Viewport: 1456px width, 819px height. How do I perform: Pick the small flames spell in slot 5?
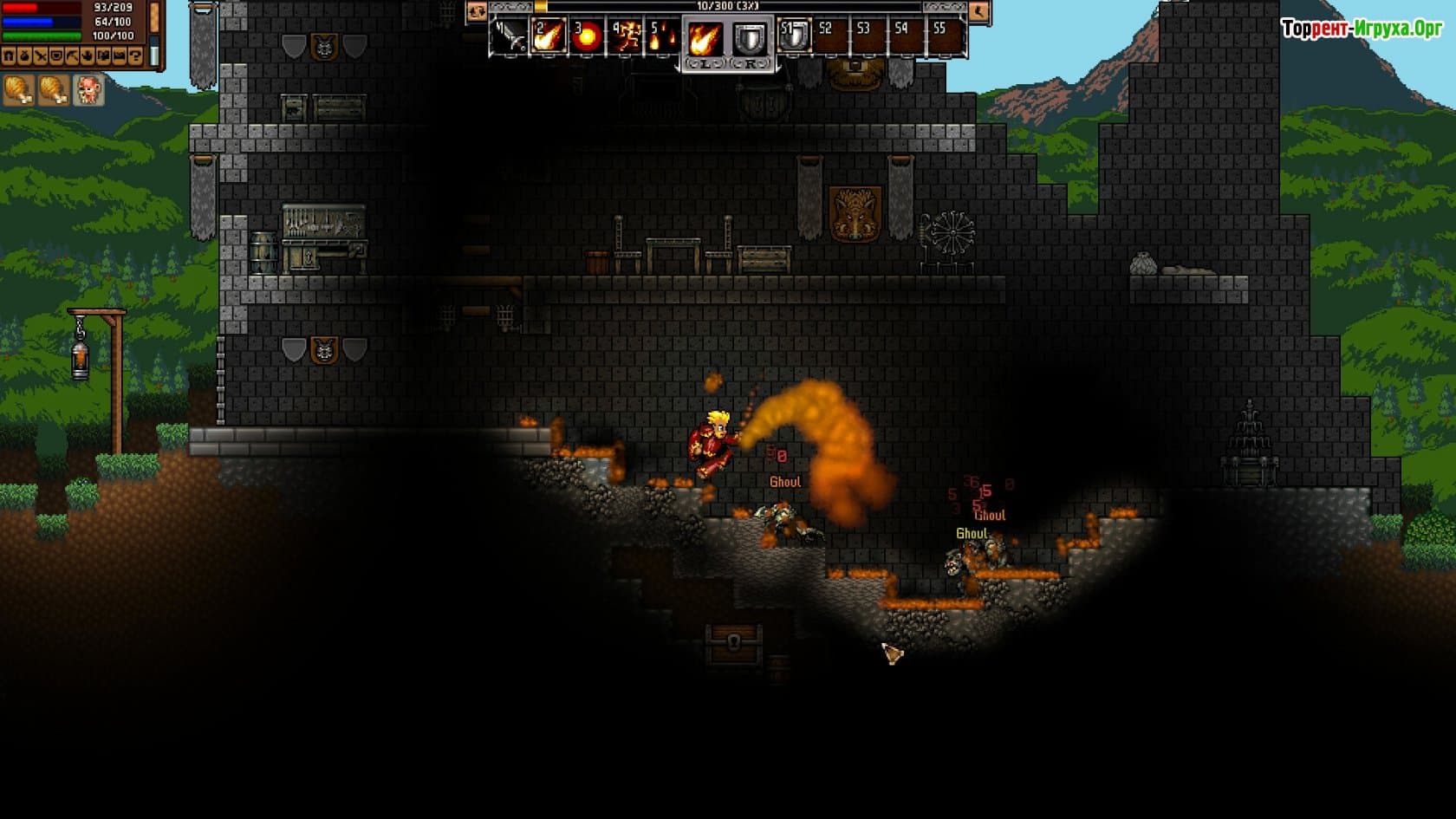click(x=663, y=37)
